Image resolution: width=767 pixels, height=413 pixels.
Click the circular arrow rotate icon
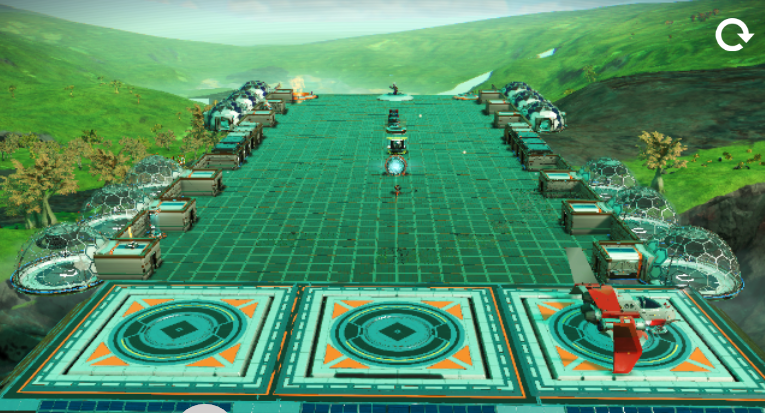(733, 36)
